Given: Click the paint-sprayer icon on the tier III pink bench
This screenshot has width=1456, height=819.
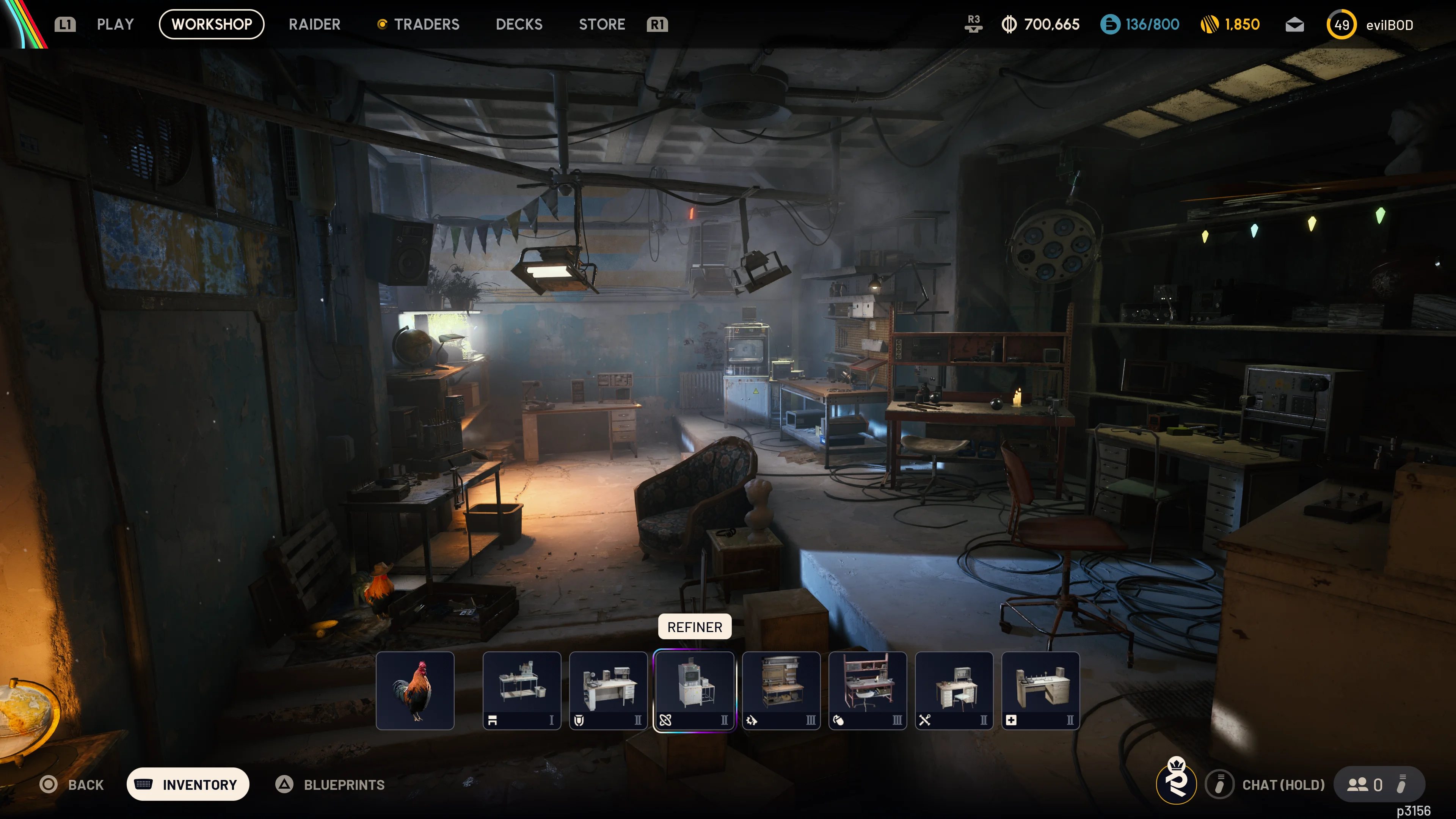Looking at the screenshot, I should point(838,720).
